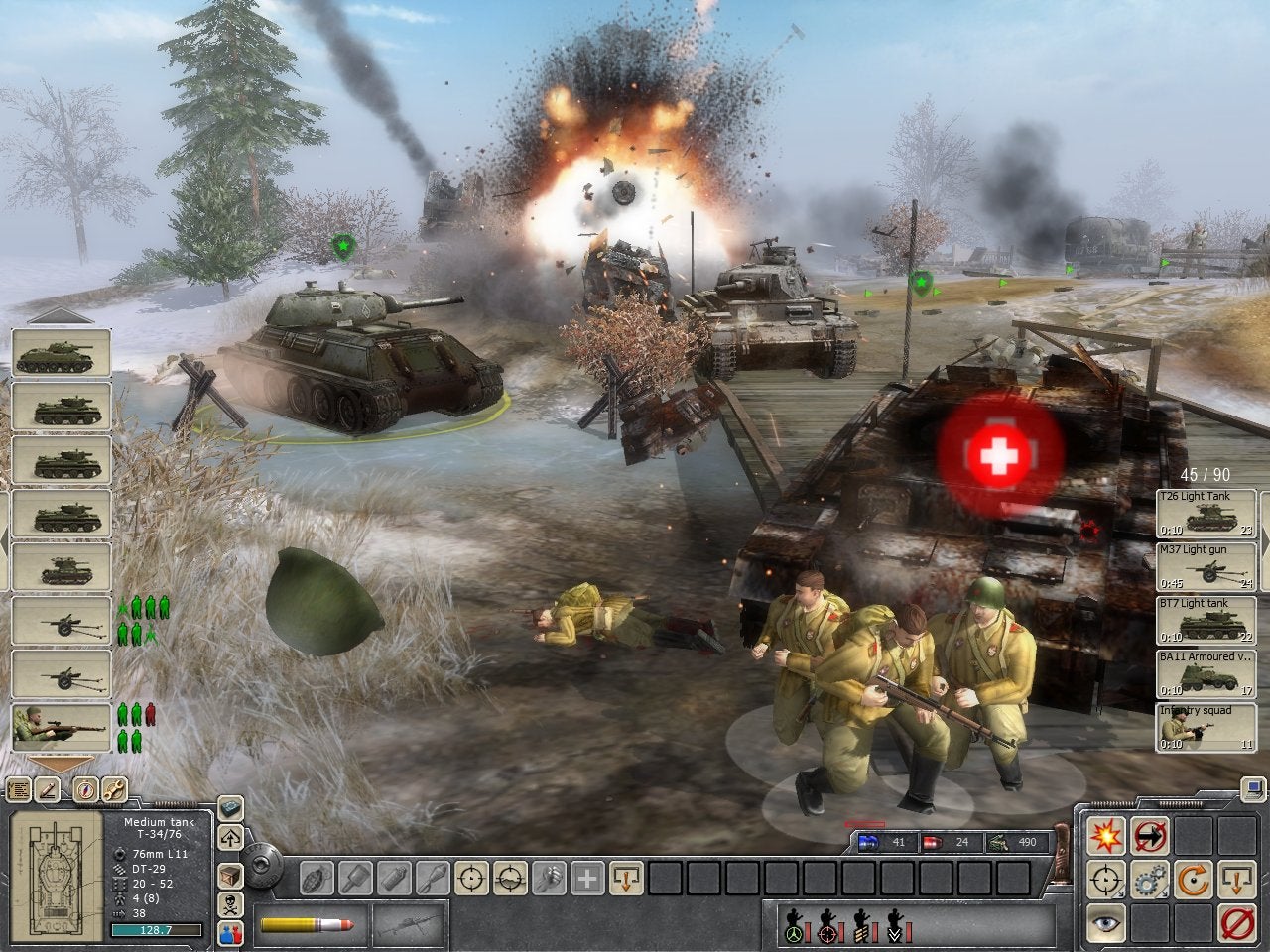Open the objectives list notebook button

tap(19, 790)
